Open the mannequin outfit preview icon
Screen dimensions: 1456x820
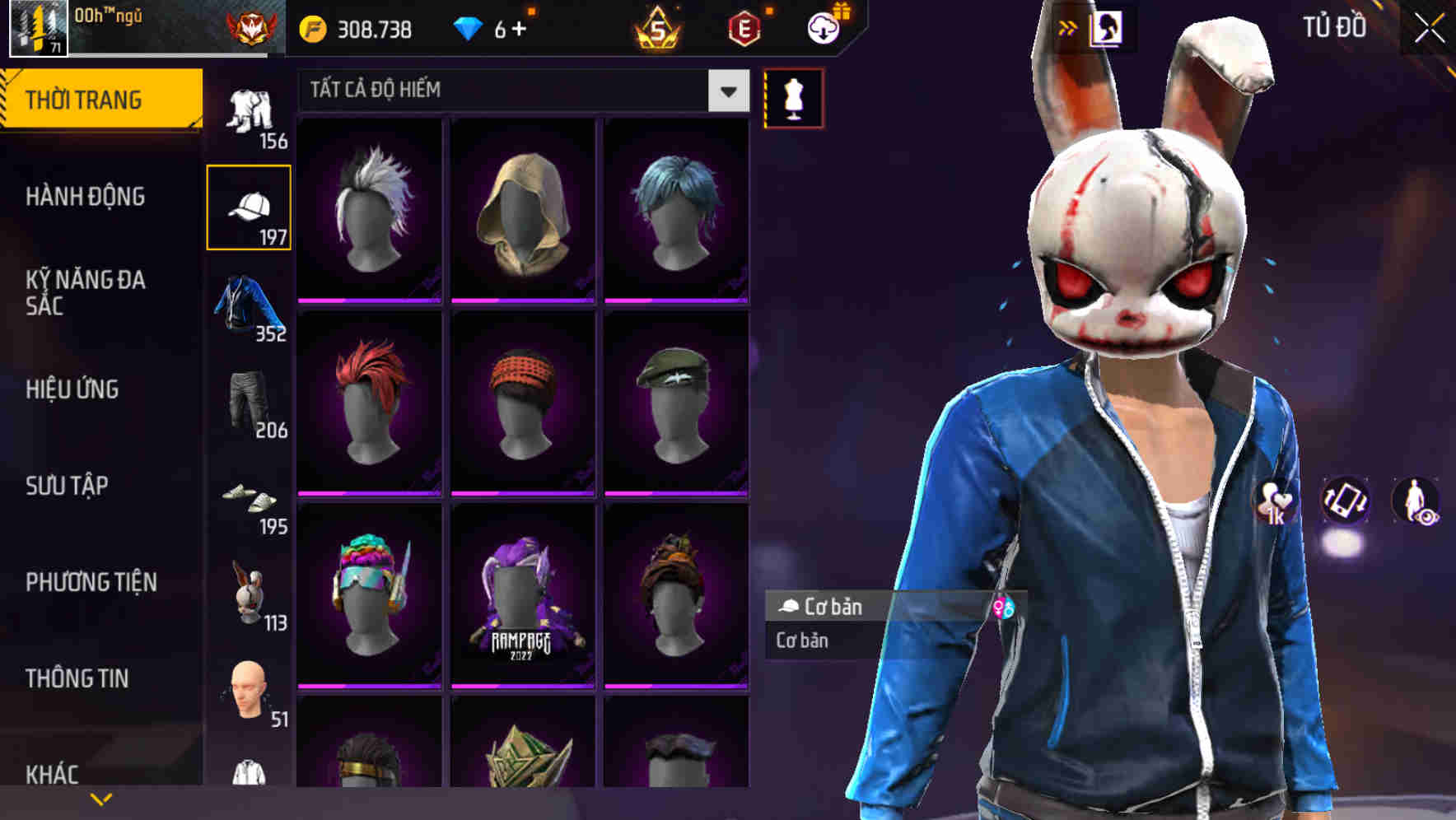(x=793, y=97)
